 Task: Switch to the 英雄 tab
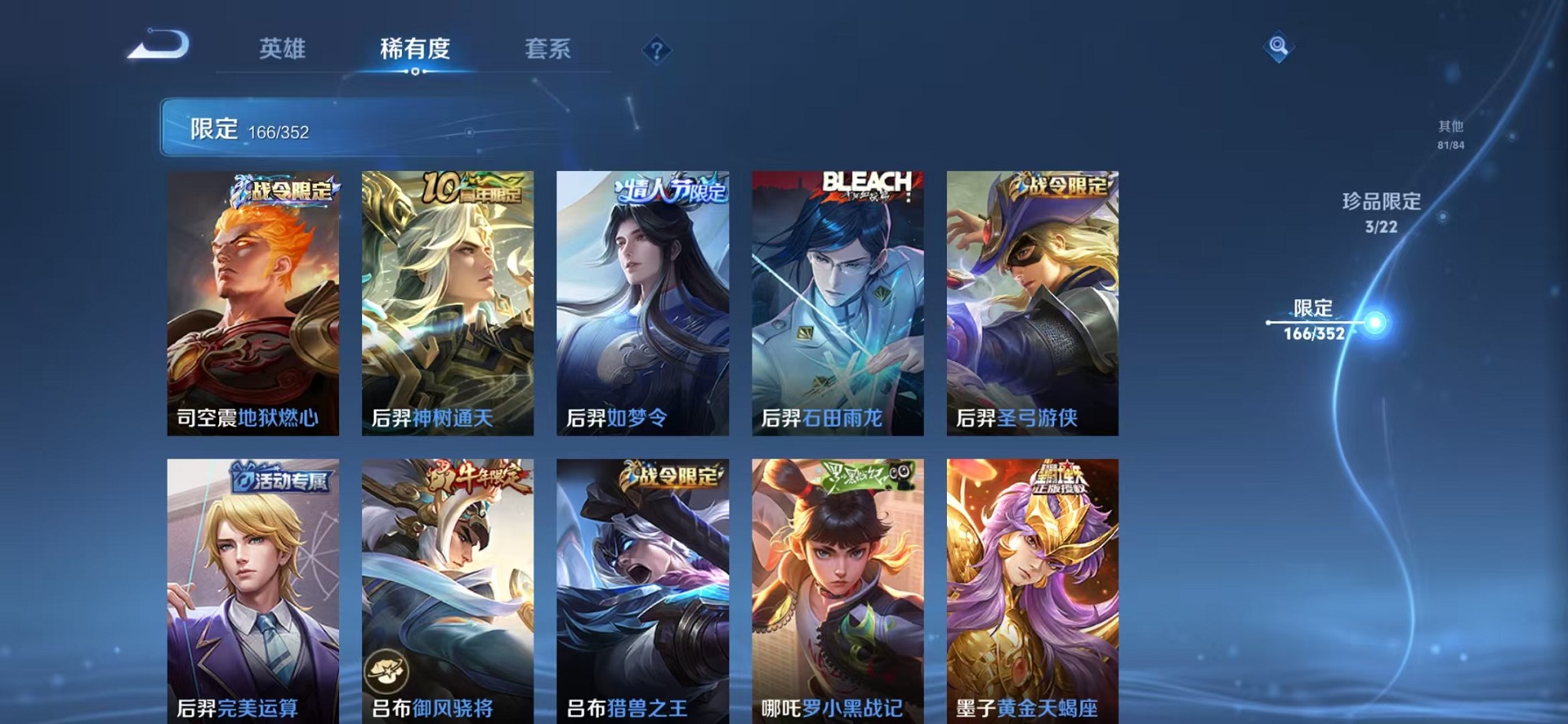[281, 49]
